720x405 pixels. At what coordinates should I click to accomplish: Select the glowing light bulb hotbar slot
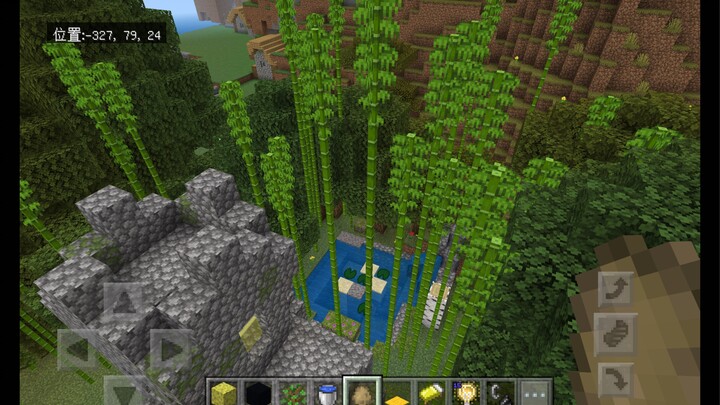tap(466, 393)
